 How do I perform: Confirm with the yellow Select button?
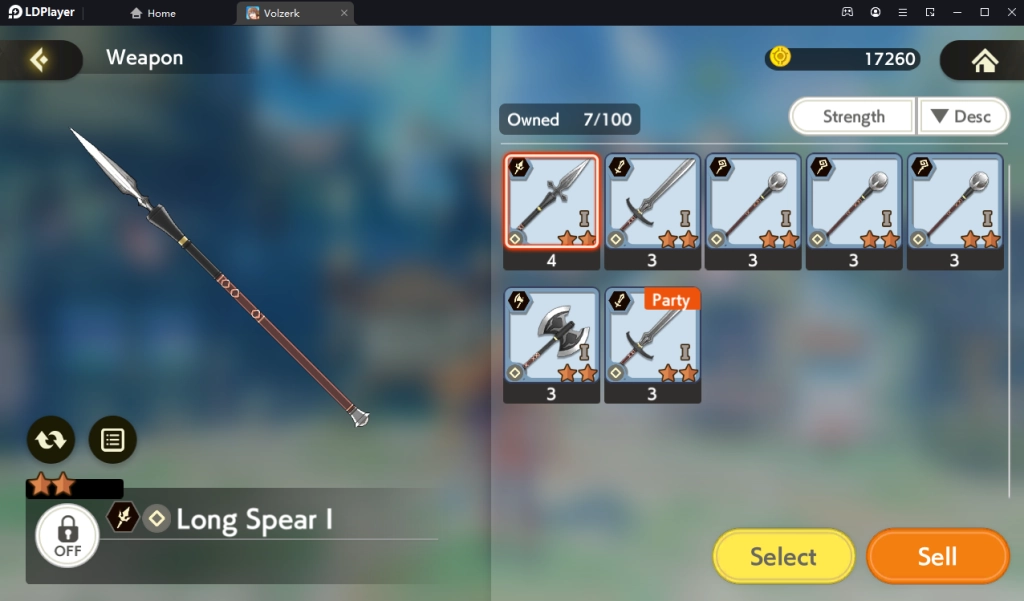783,556
